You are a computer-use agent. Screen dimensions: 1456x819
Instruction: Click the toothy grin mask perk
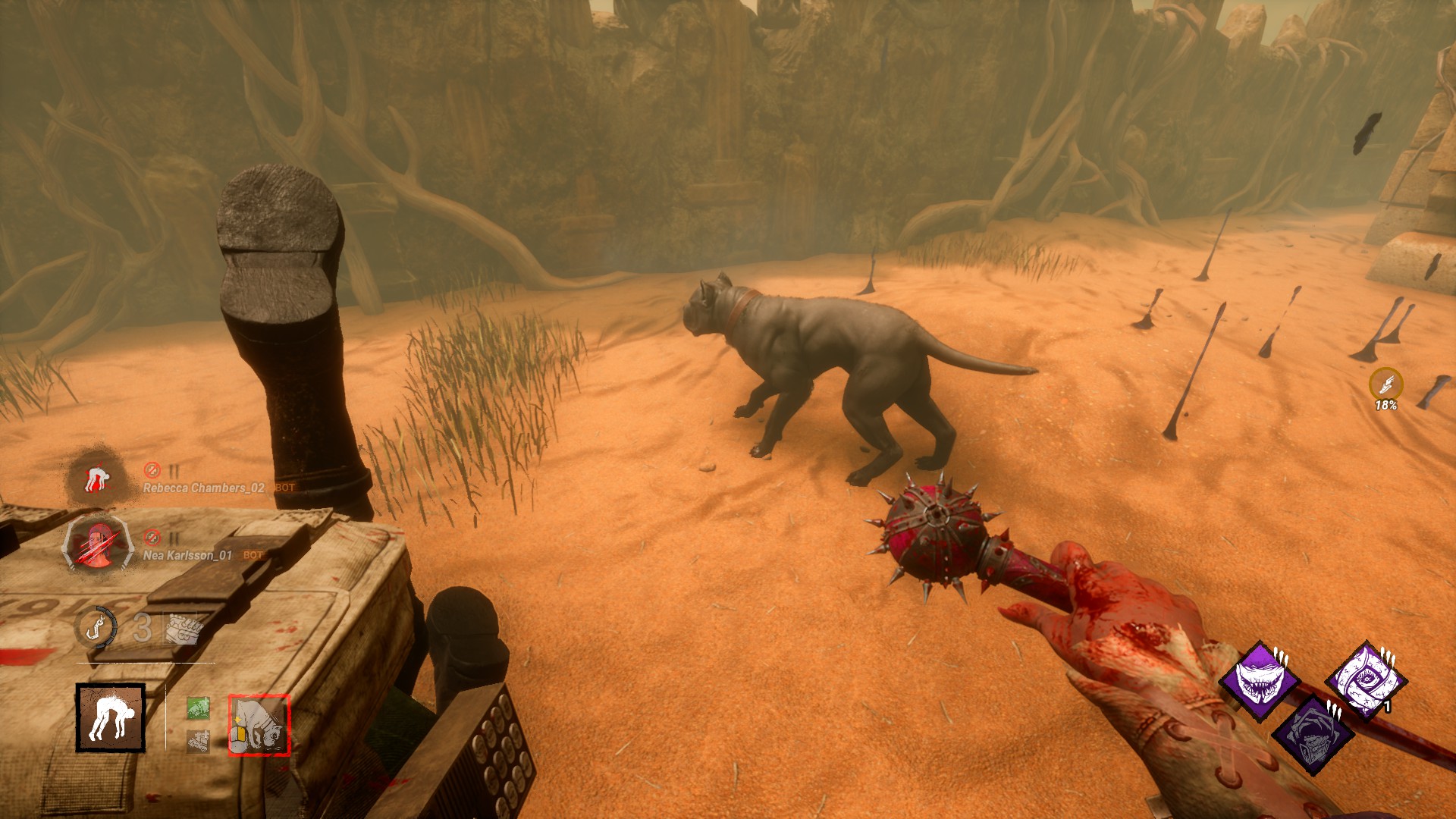1260,680
